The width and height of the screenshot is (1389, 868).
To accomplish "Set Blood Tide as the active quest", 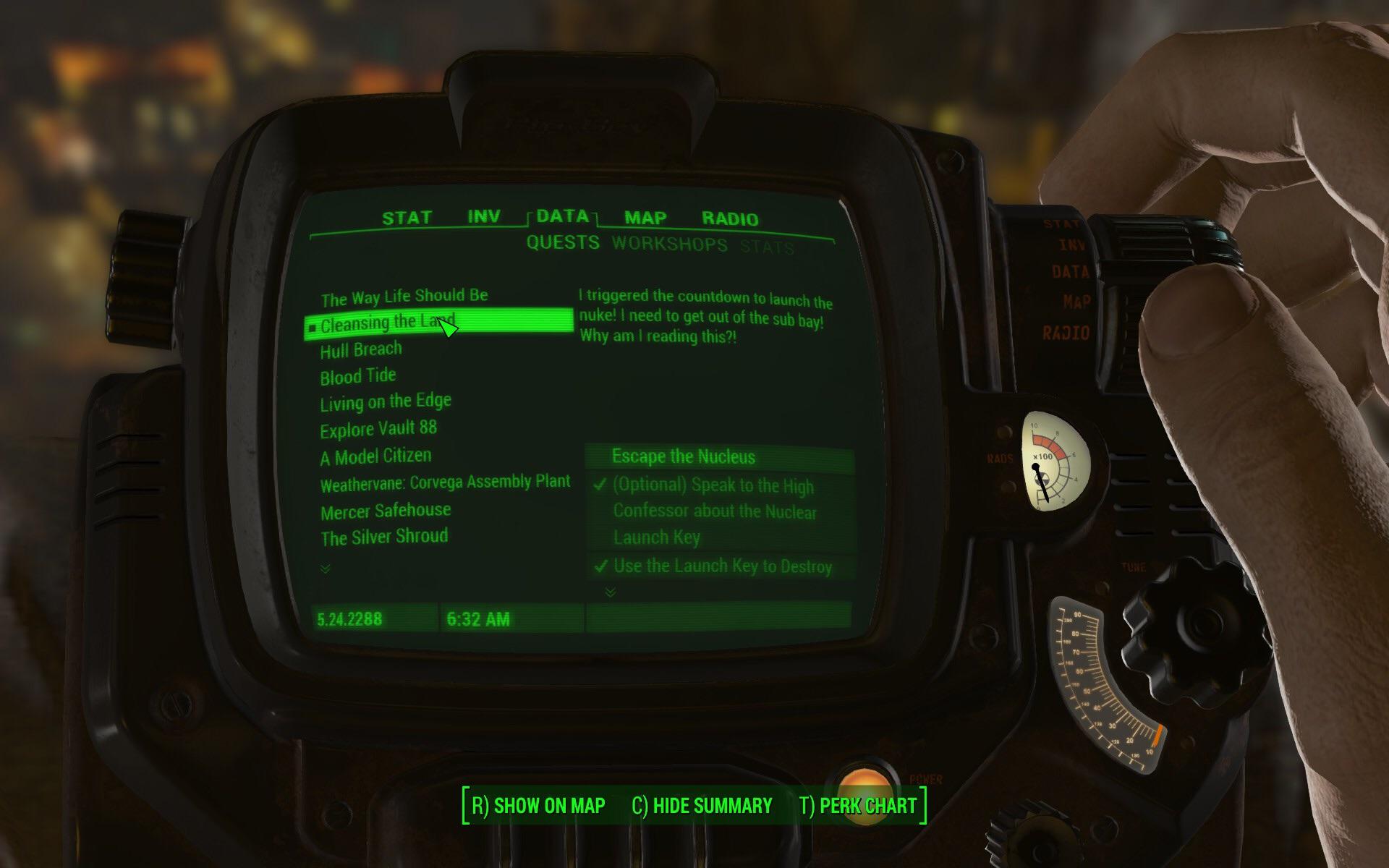I will coord(358,375).
